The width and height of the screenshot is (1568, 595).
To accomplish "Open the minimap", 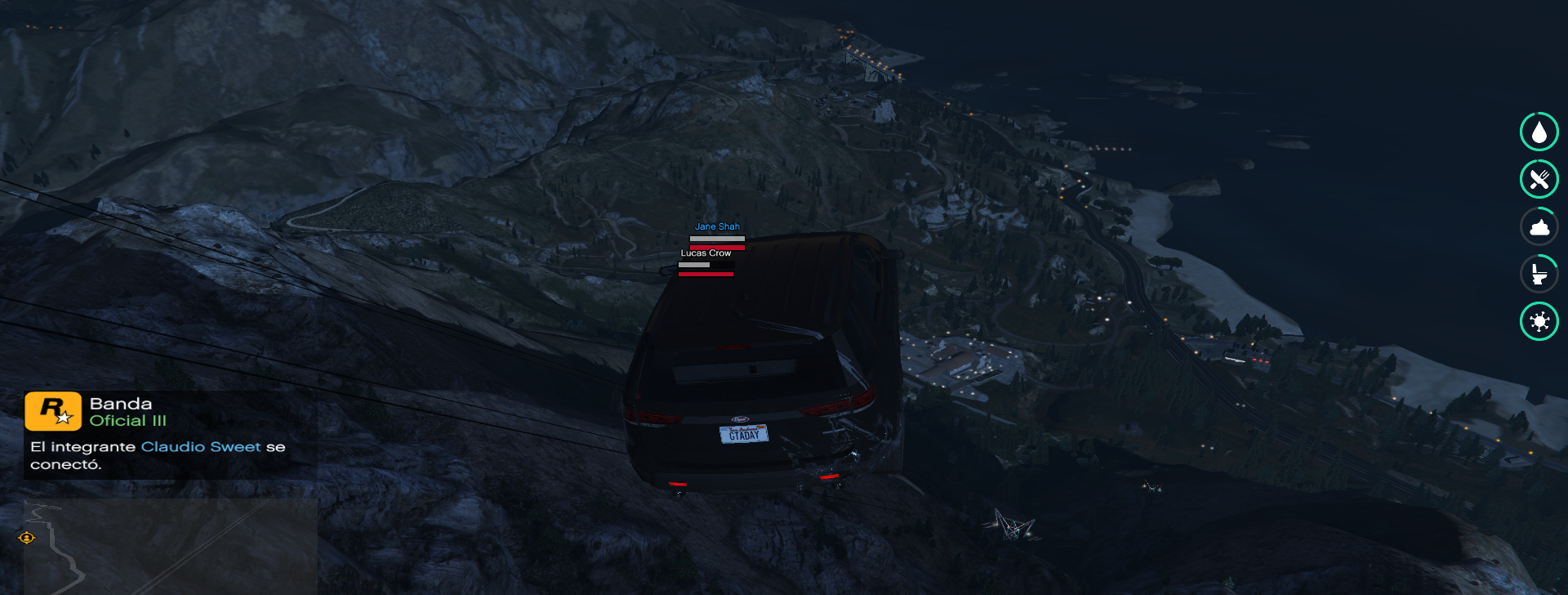I will pyautogui.click(x=170, y=546).
